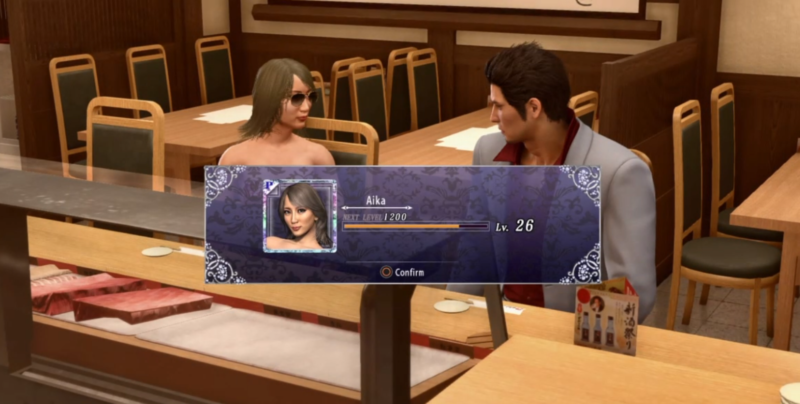Confirm the Aika level dialog

(402, 271)
